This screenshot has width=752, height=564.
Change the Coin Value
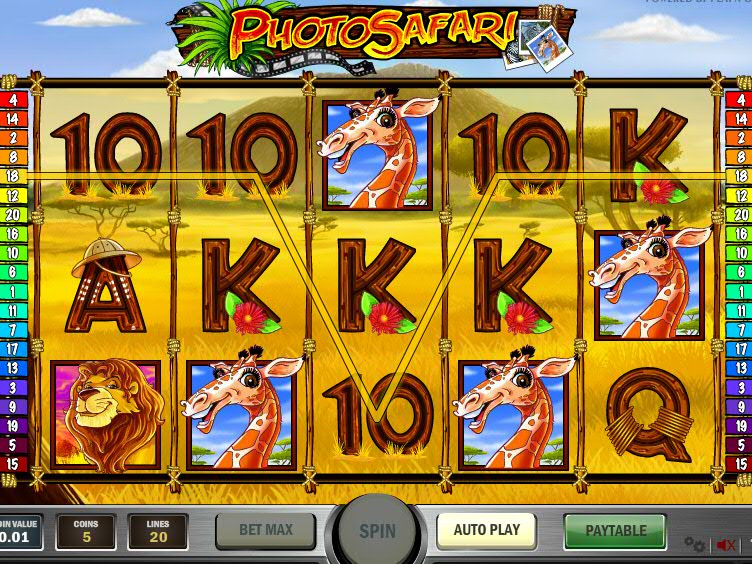pos(20,532)
